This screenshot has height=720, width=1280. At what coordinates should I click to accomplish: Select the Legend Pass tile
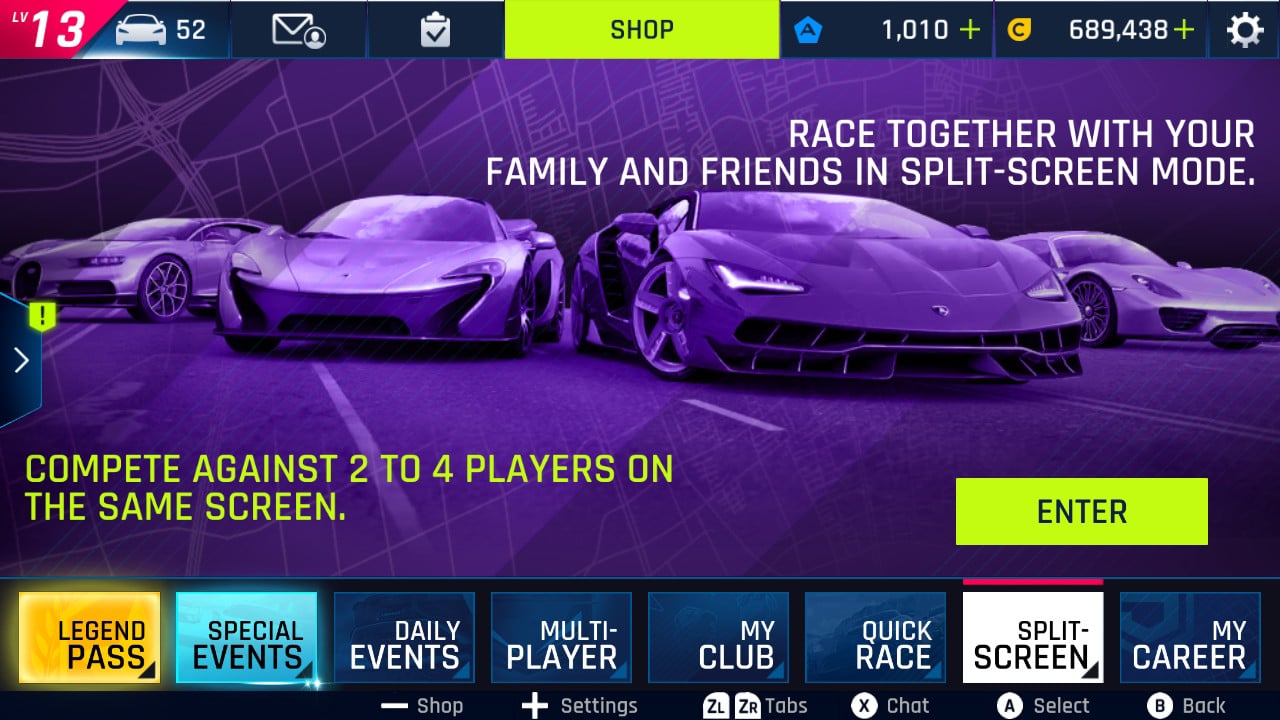pos(89,638)
